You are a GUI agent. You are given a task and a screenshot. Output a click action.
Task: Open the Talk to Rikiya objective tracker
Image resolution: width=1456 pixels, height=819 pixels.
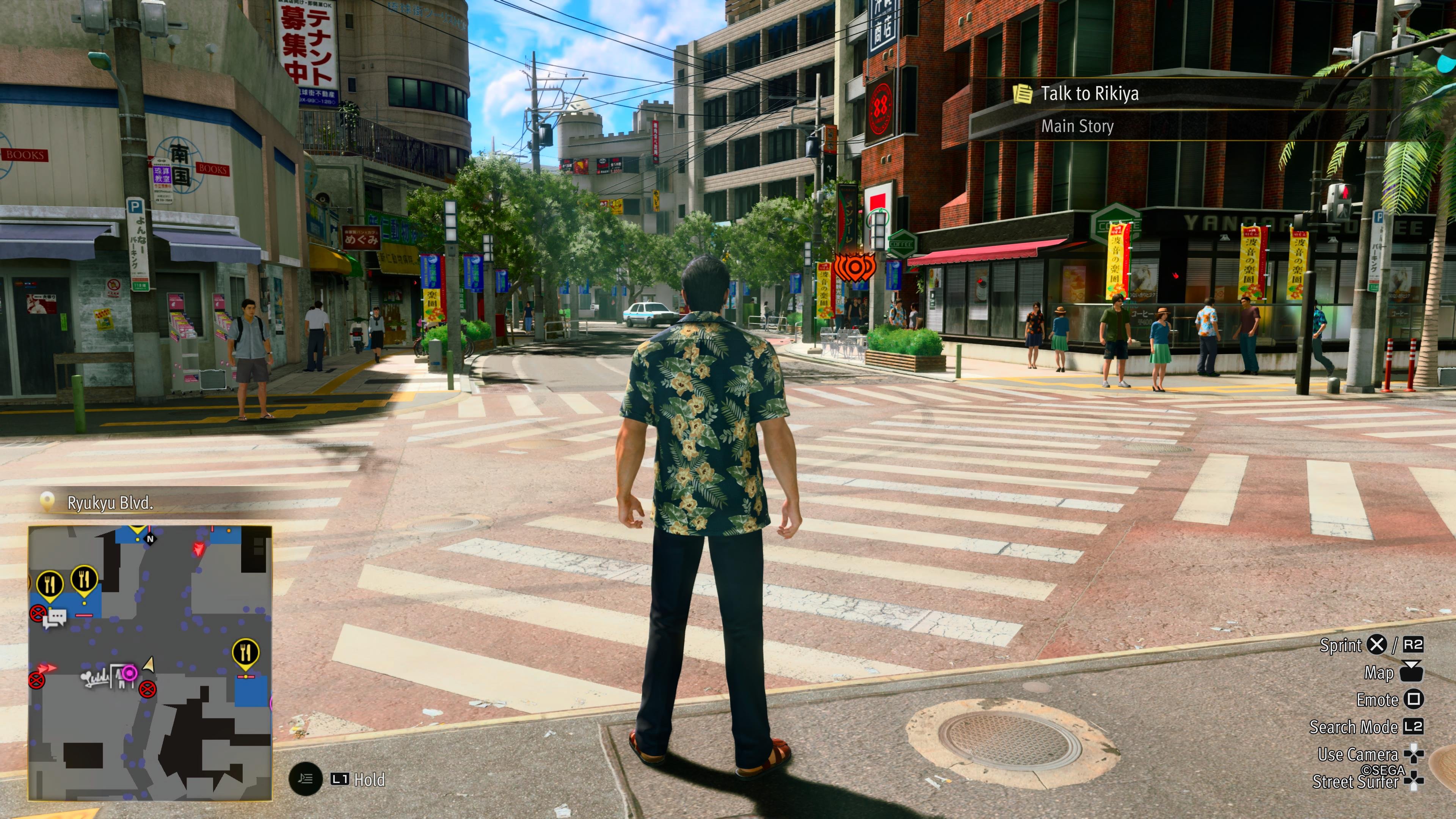tap(1089, 94)
